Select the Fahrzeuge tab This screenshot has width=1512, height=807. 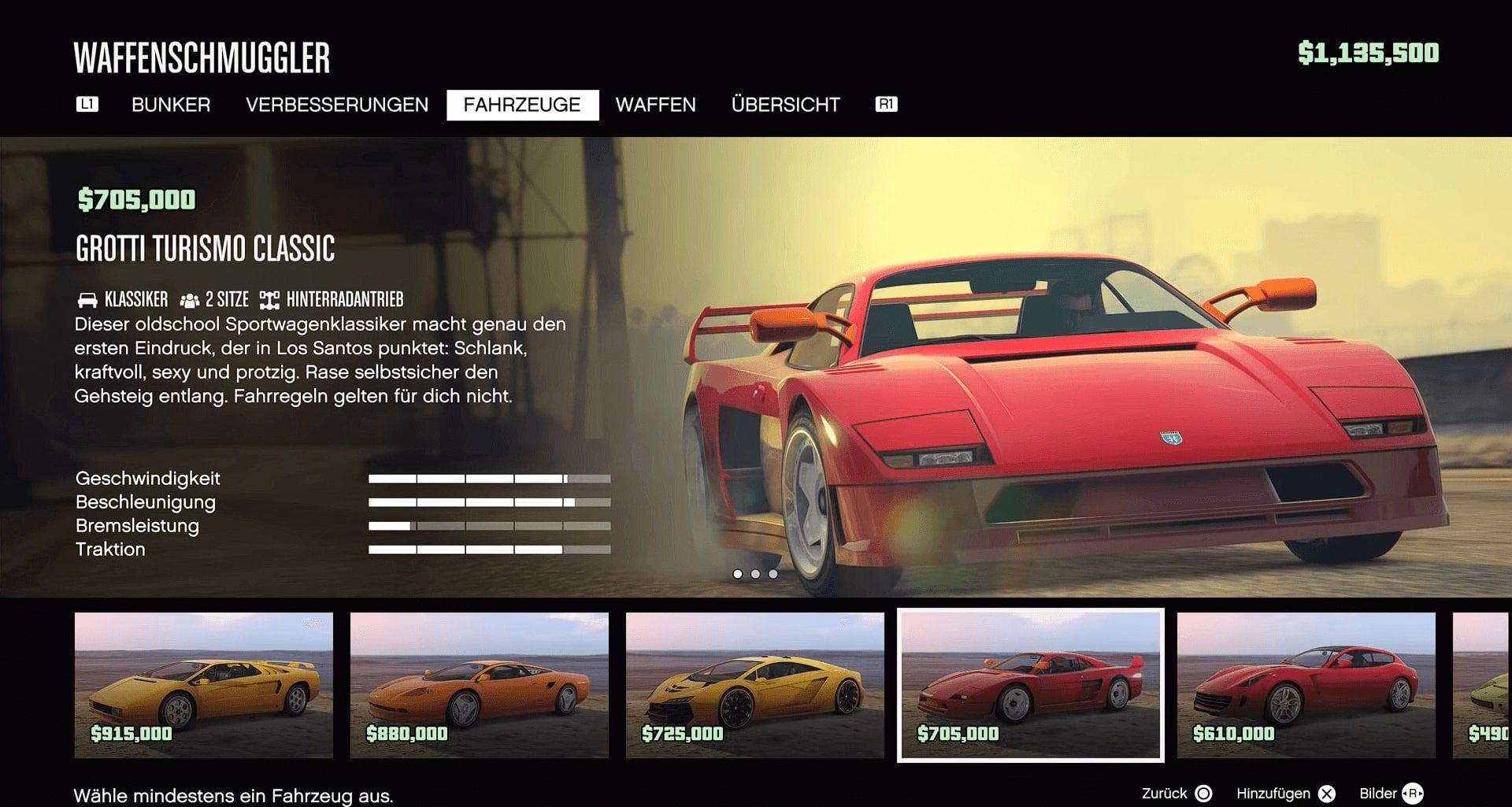[522, 105]
